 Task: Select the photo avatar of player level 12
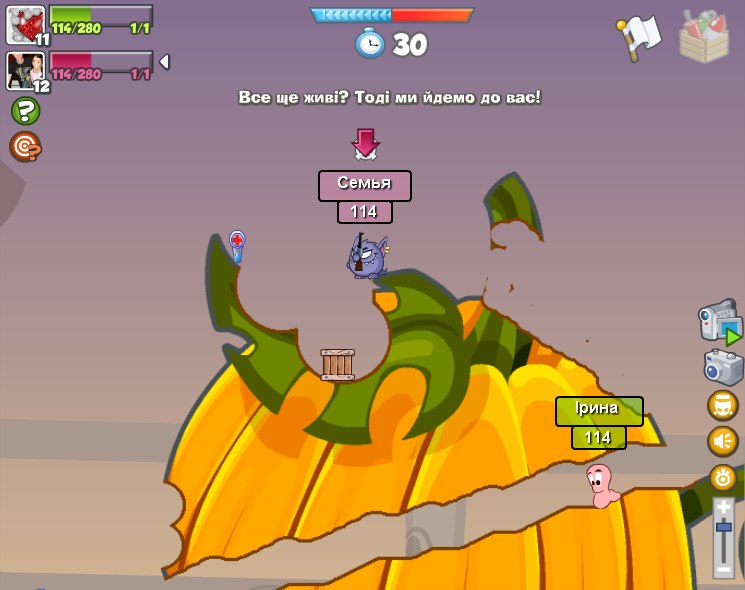click(25, 70)
